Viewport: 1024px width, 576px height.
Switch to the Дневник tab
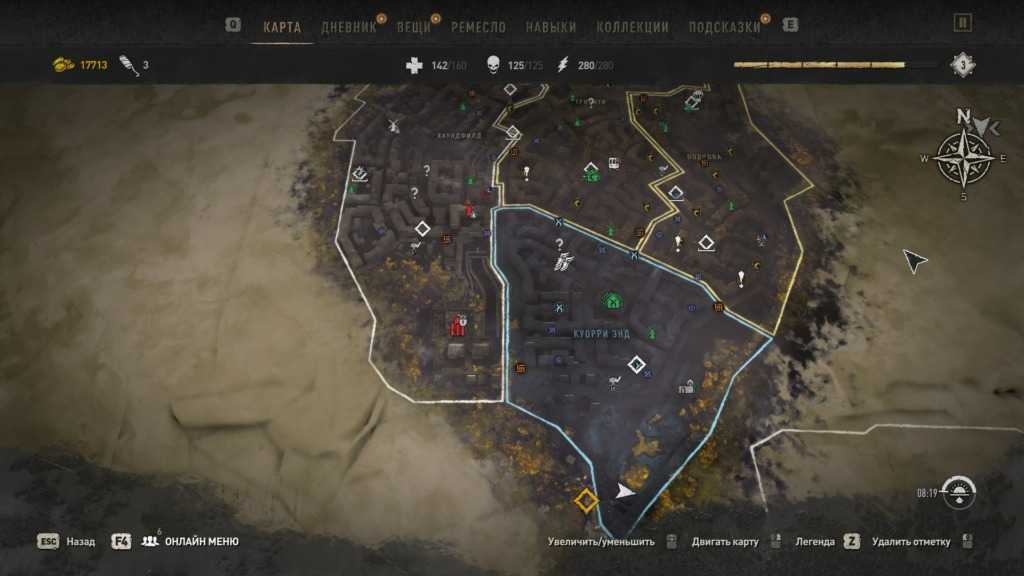pos(348,27)
